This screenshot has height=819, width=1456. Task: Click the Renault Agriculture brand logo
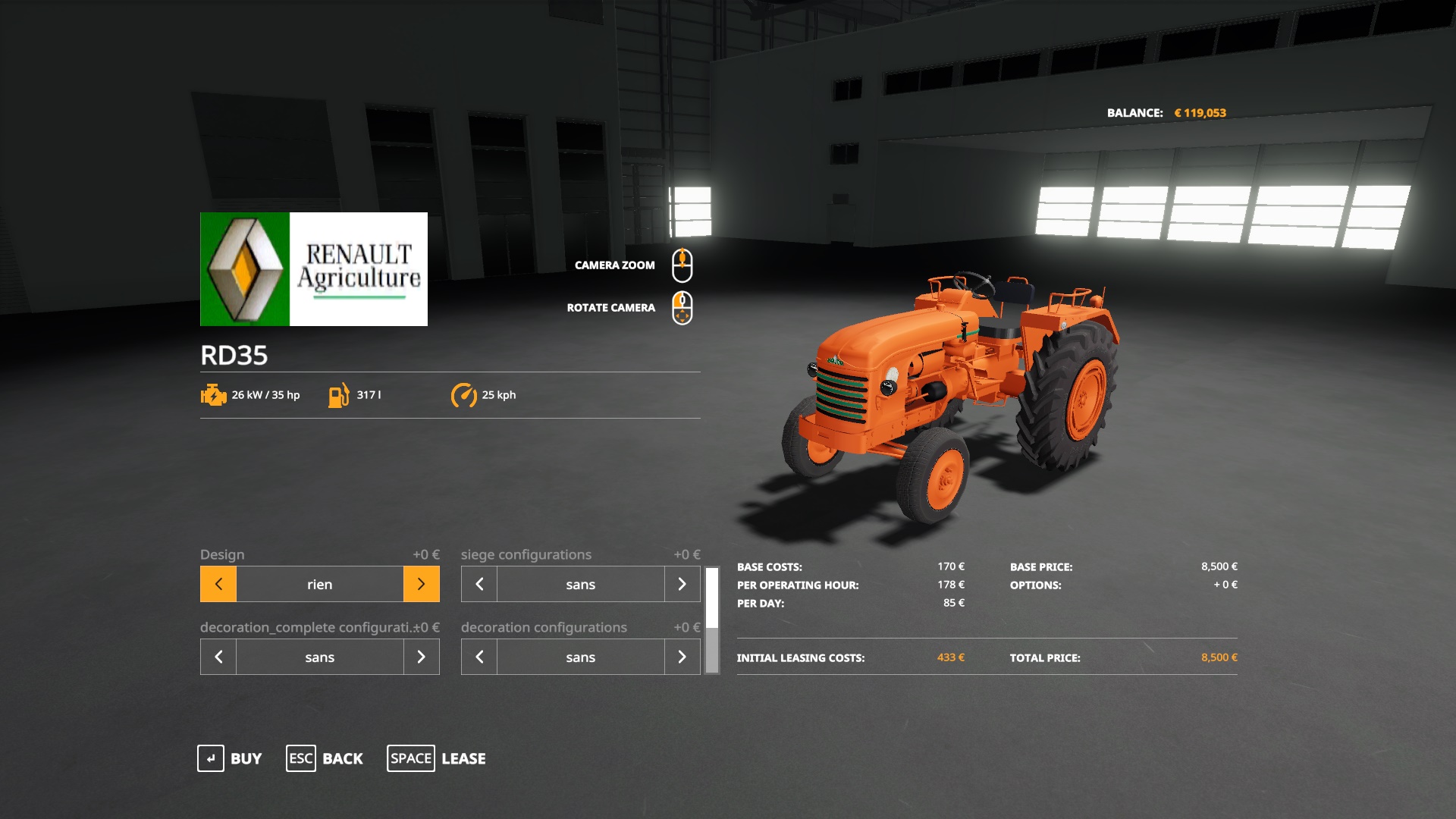tap(312, 268)
